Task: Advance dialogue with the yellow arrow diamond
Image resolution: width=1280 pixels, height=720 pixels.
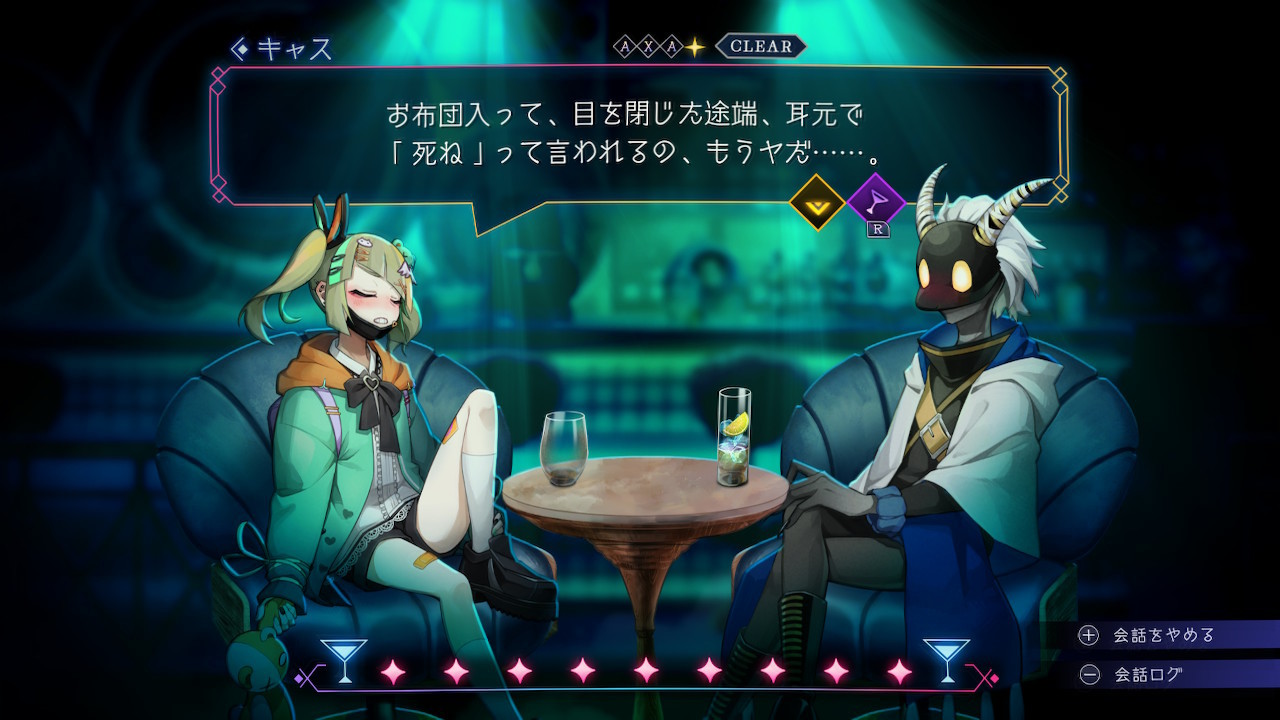Action: (817, 202)
